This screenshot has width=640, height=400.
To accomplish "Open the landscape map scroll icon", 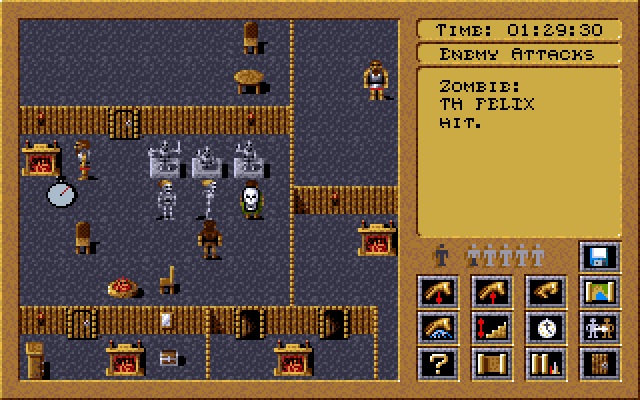I will click(600, 292).
